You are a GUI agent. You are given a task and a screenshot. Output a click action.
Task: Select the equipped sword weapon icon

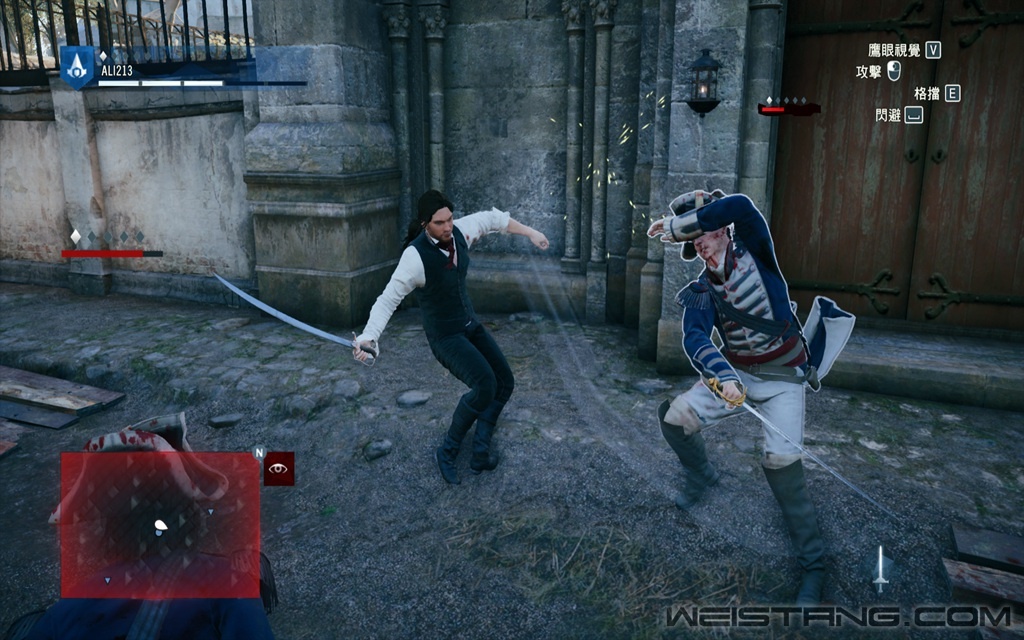880,569
